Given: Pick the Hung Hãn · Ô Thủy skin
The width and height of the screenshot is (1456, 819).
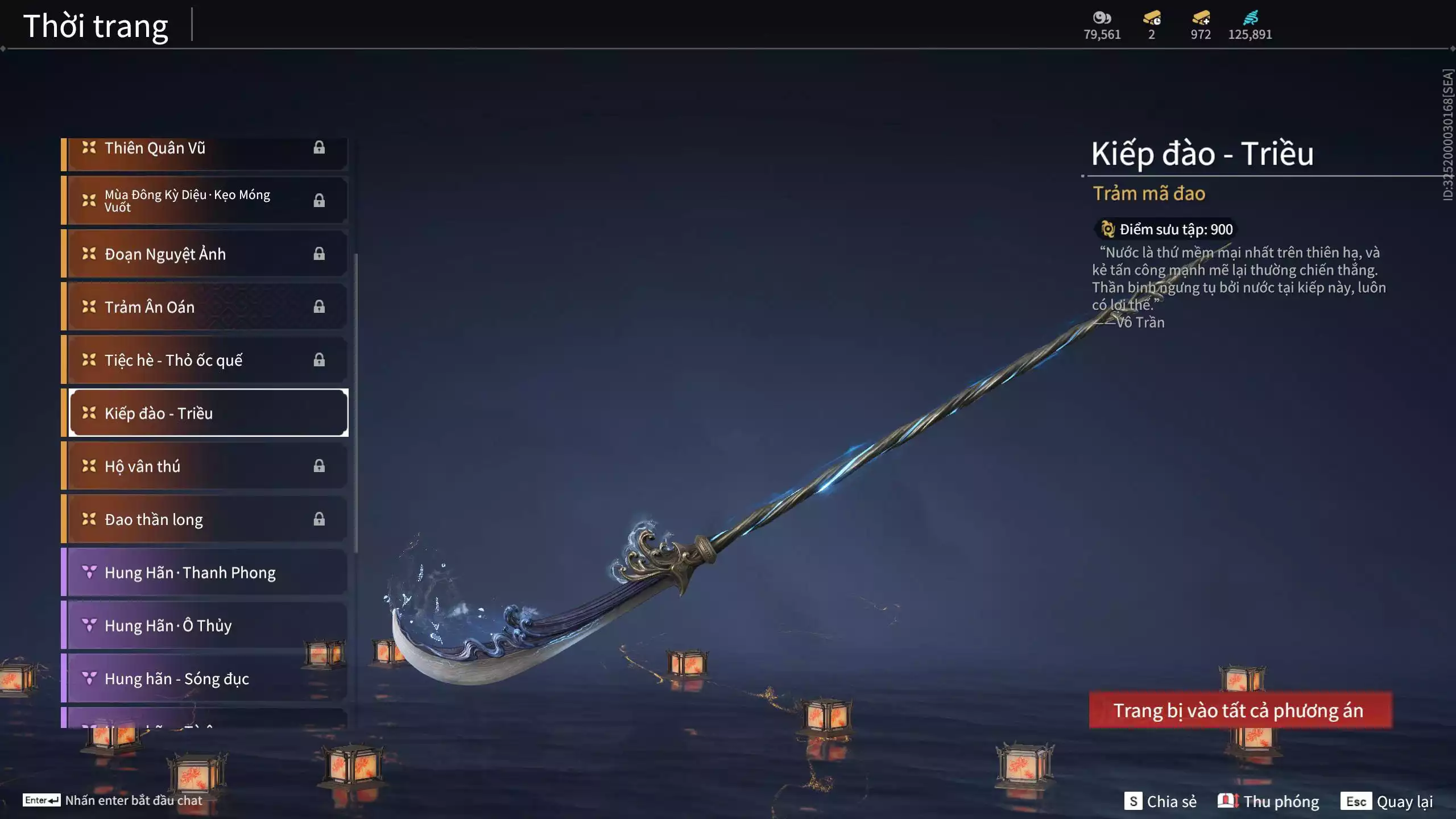Looking at the screenshot, I should pyautogui.click(x=205, y=625).
